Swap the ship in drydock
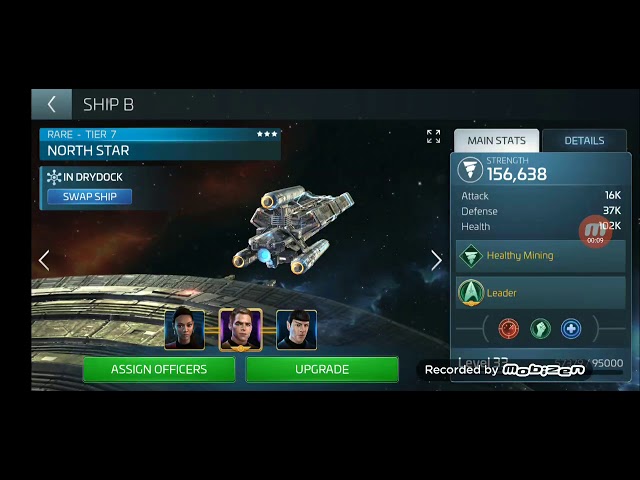Image resolution: width=640 pixels, height=480 pixels. 89,197
